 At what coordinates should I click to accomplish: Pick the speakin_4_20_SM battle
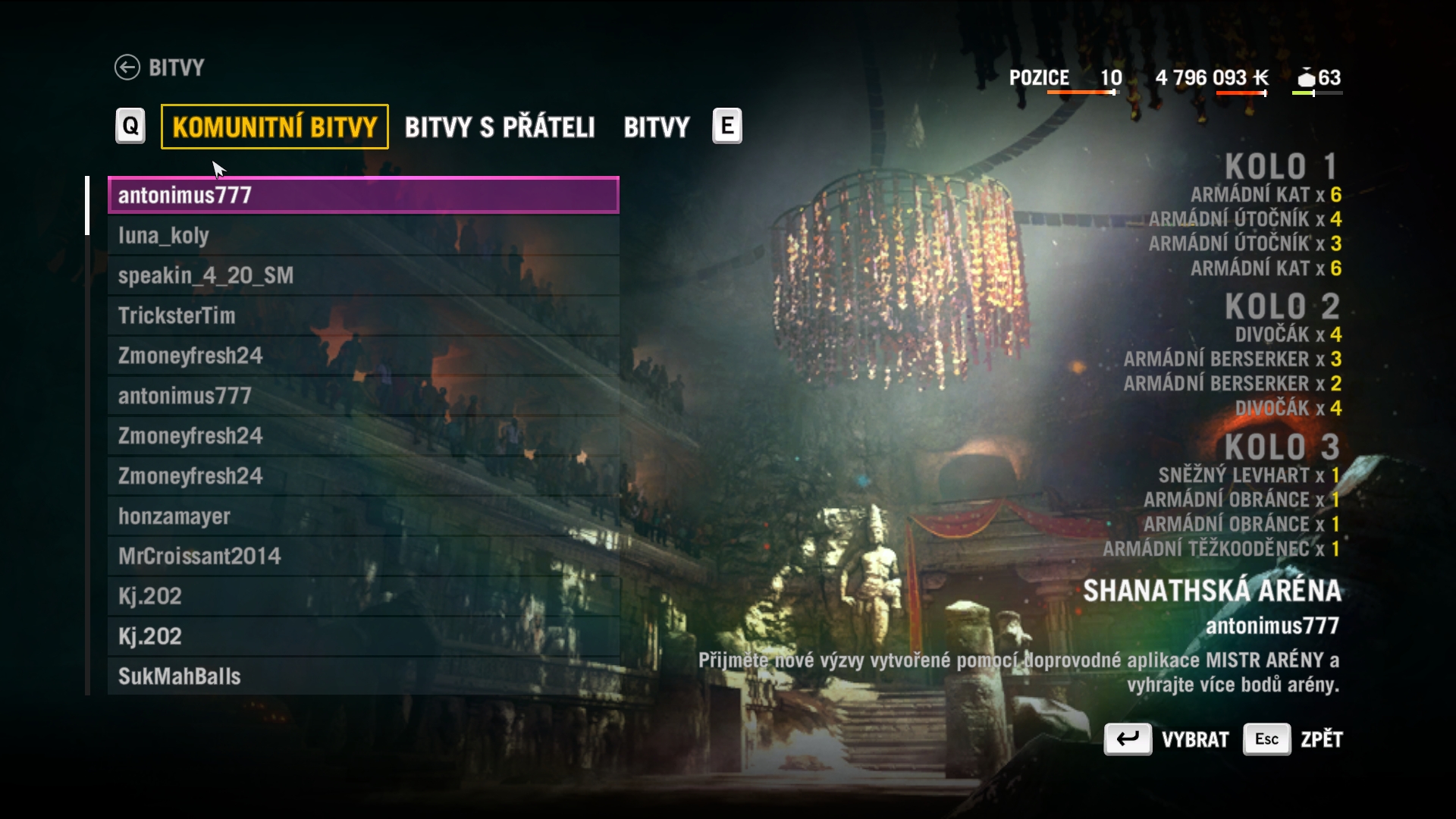(x=363, y=275)
